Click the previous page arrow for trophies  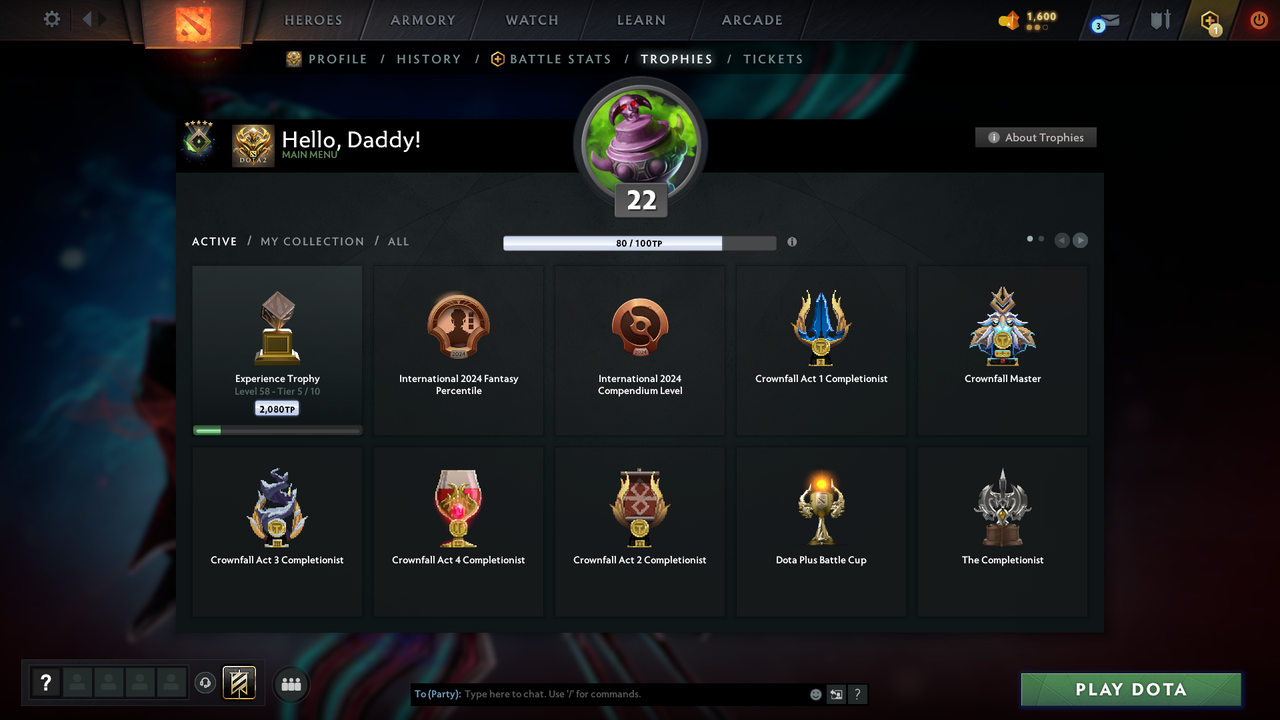point(1062,240)
